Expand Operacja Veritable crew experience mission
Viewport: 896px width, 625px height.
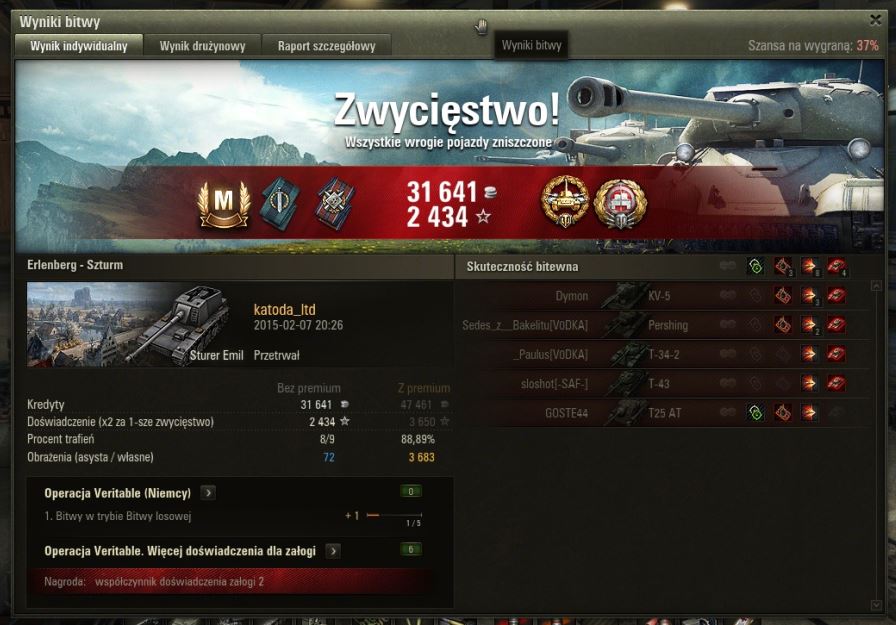pyautogui.click(x=333, y=551)
